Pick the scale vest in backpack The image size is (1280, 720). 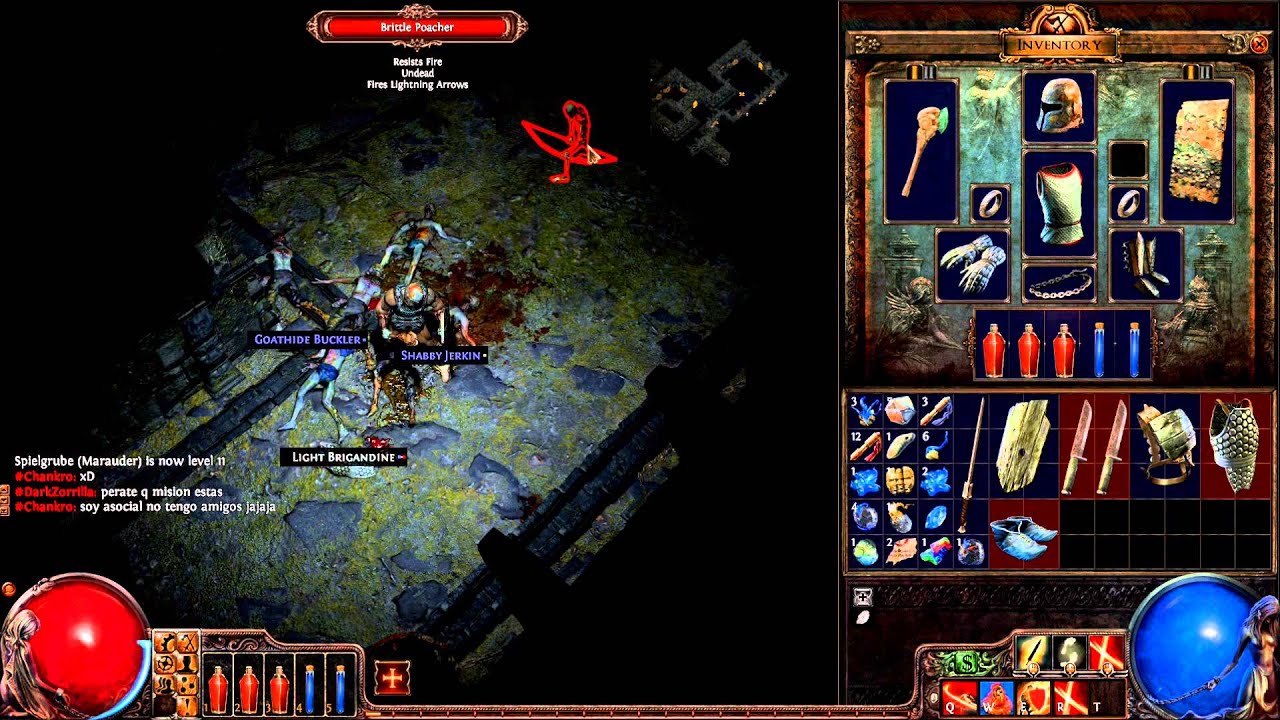pos(1234,445)
